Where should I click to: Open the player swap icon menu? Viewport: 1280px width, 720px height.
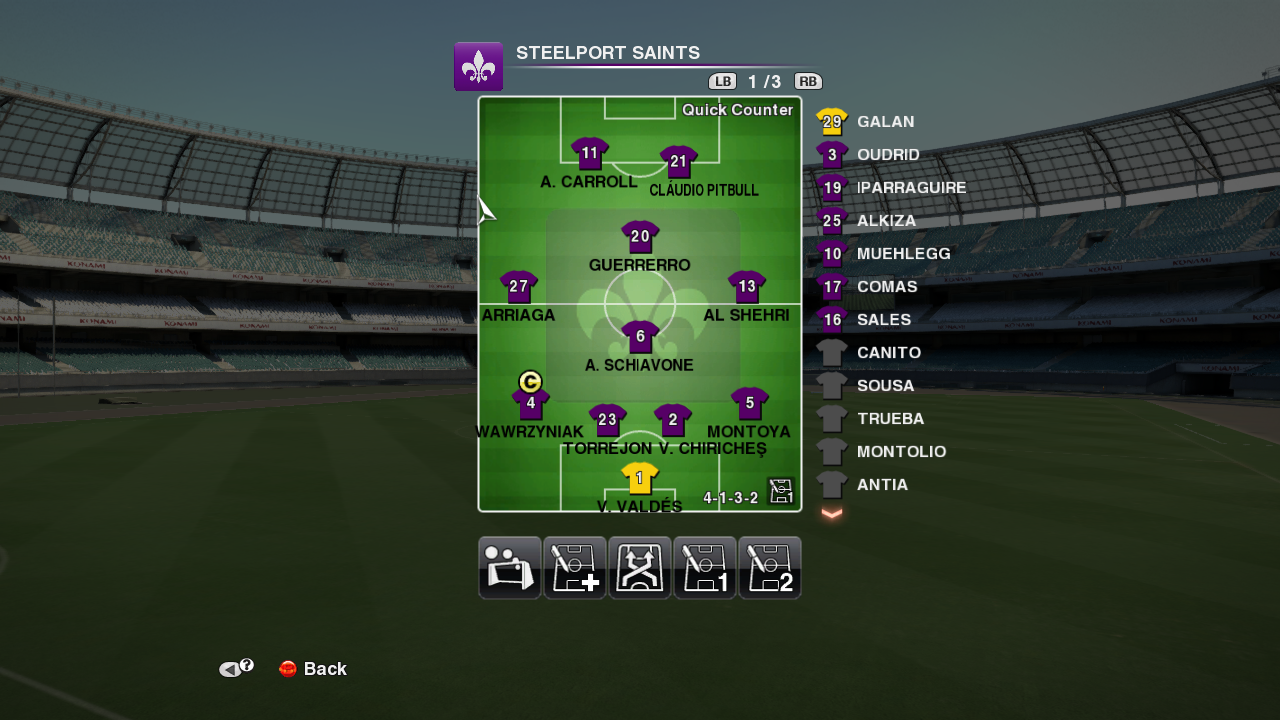[x=510, y=568]
